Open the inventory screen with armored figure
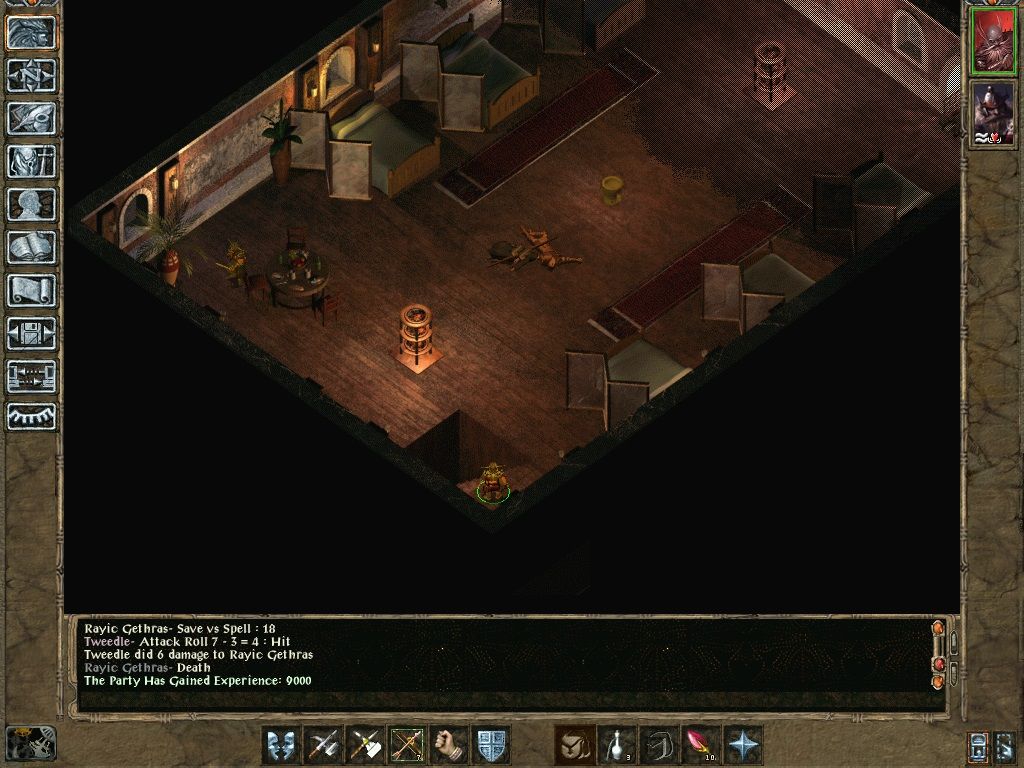Viewport: 1024px width, 768px height. [x=31, y=161]
